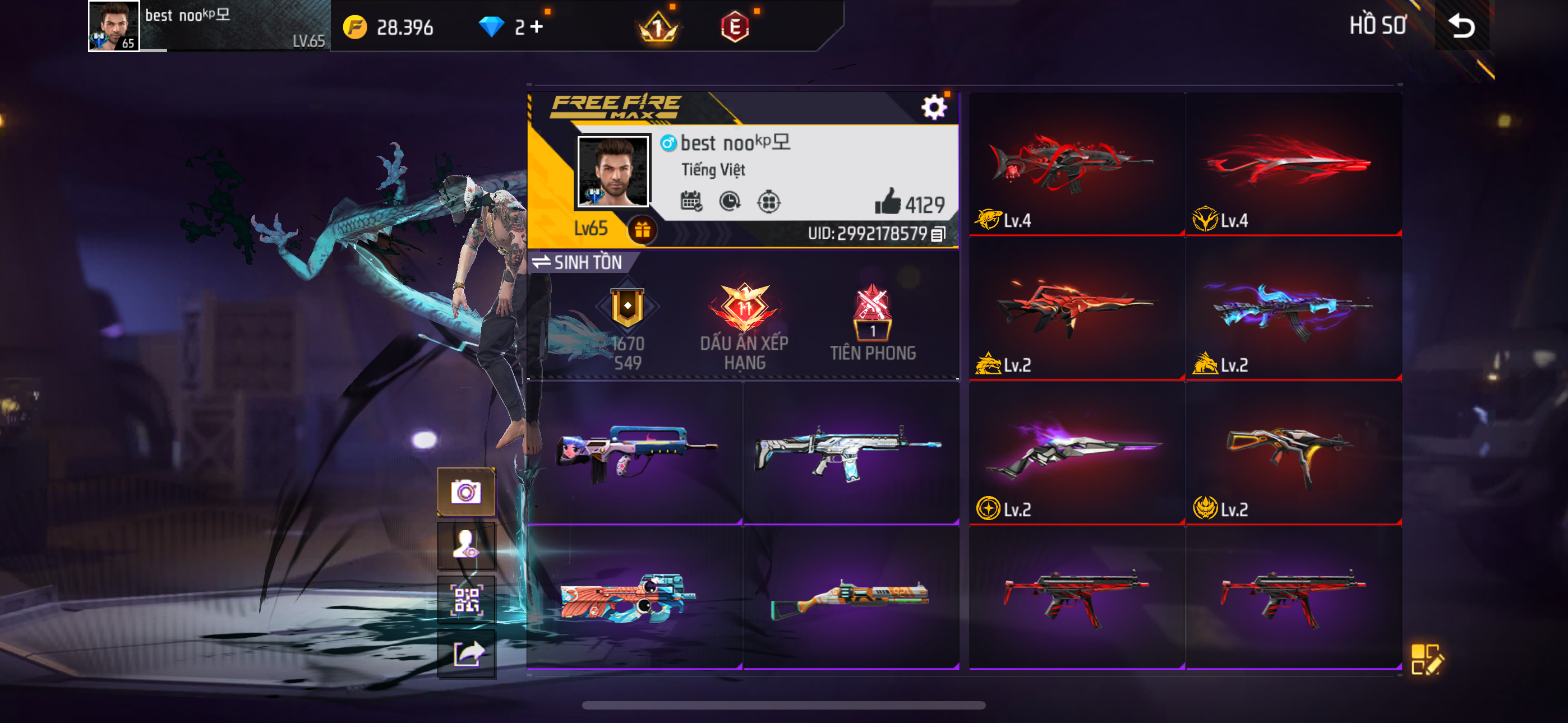Image resolution: width=1568 pixels, height=723 pixels.
Task: Open the character view button with person icon
Action: [x=466, y=545]
